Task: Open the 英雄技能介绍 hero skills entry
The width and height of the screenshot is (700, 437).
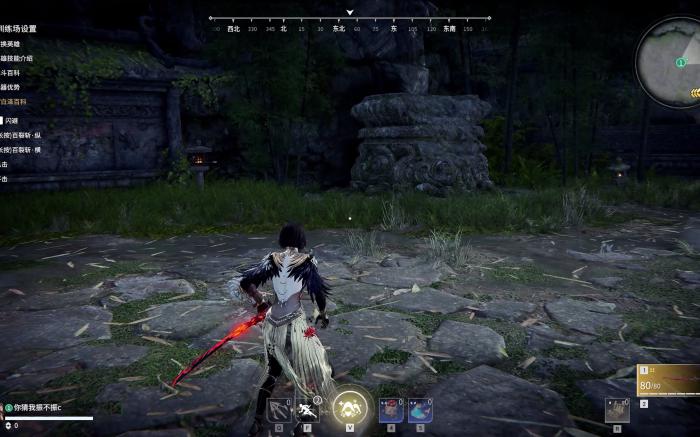Action: (18, 58)
